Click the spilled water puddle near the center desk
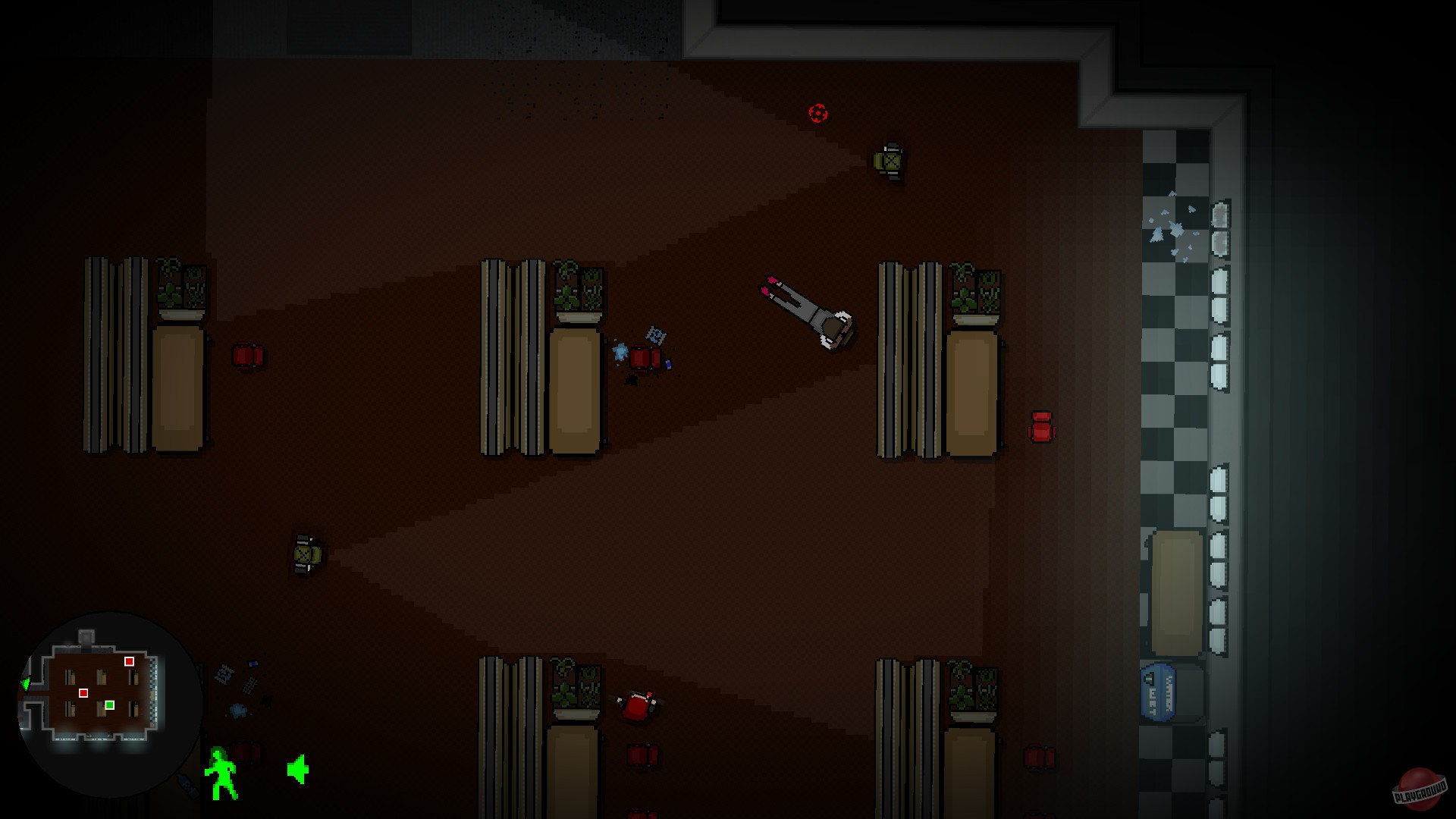The width and height of the screenshot is (1456, 819). (620, 351)
